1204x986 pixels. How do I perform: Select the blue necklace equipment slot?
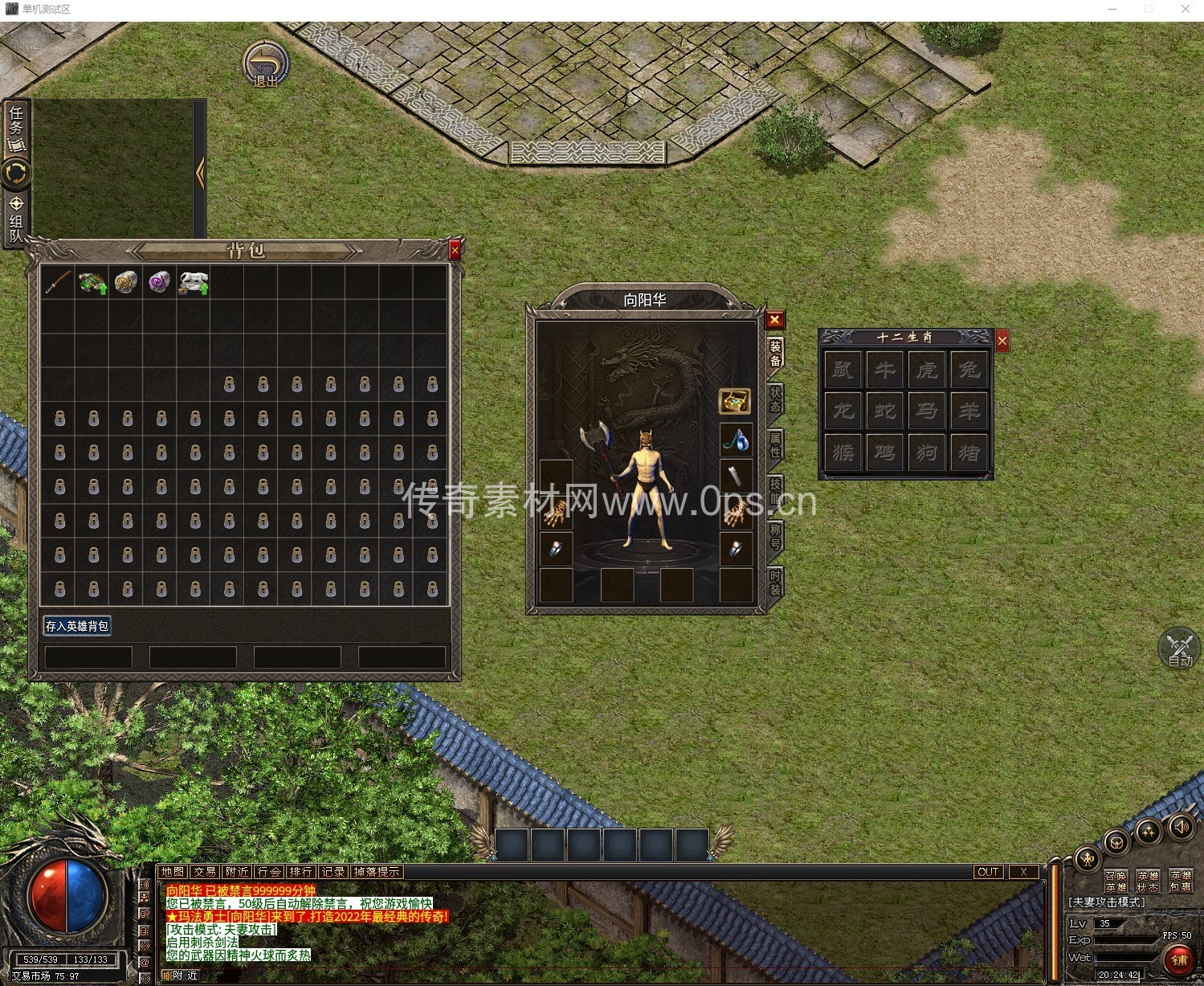pyautogui.click(x=735, y=440)
